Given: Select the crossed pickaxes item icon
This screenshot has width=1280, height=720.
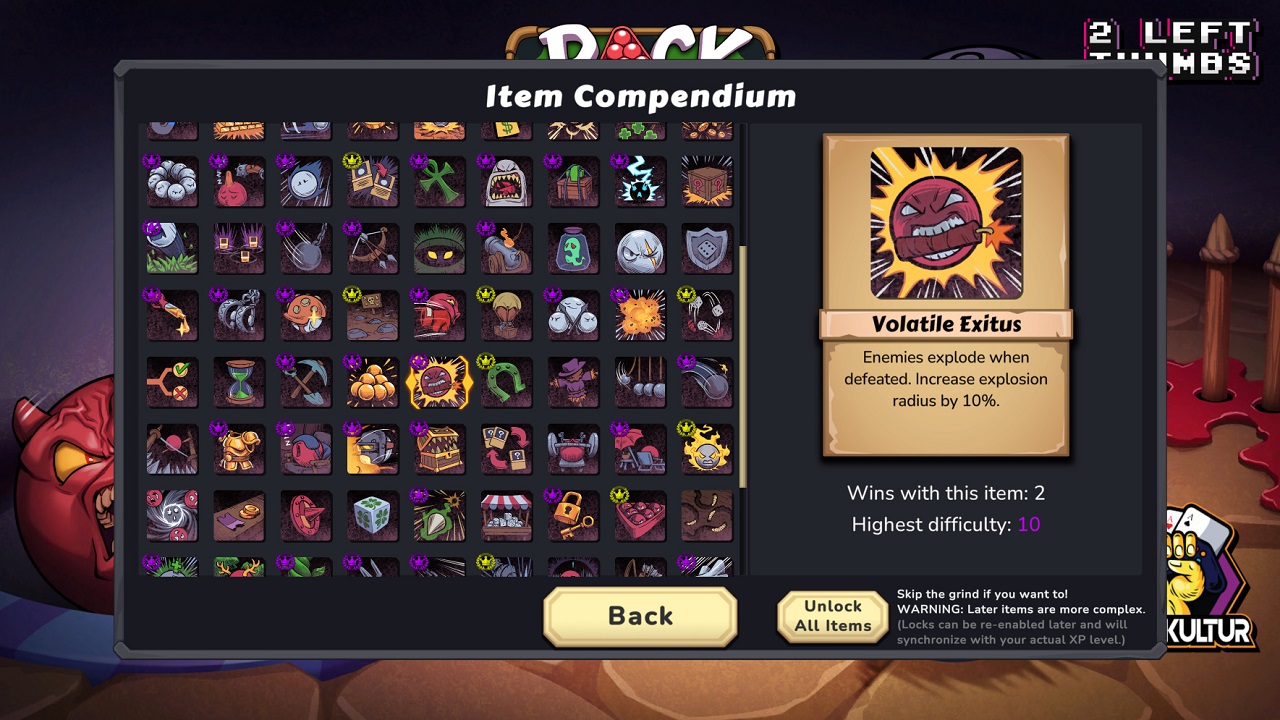Looking at the screenshot, I should [x=306, y=381].
